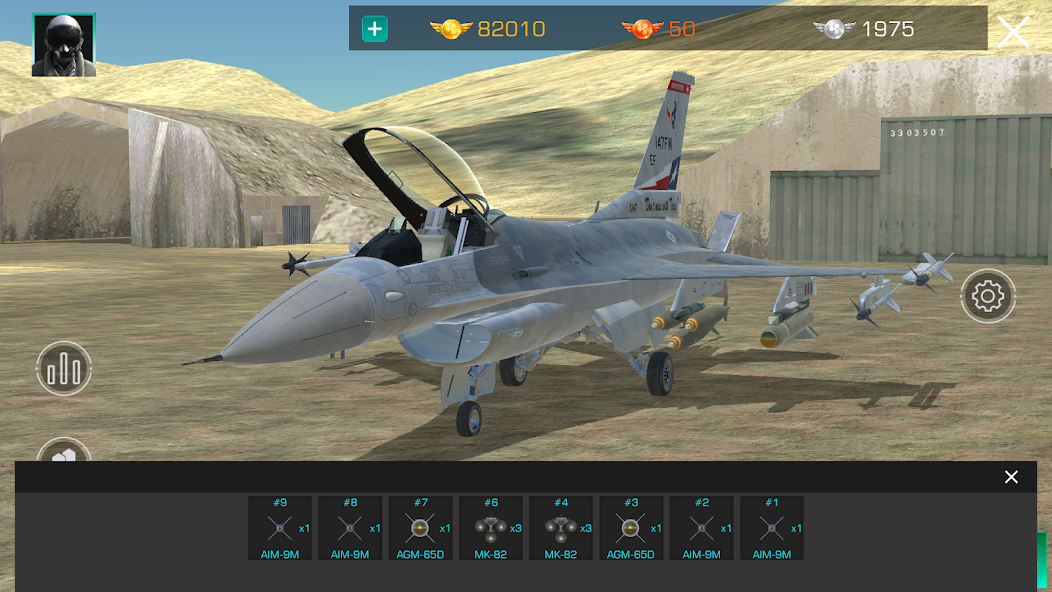Choose hardpoint #3 AGM-65D slot
Image resolution: width=1052 pixels, height=592 pixels.
[x=631, y=528]
